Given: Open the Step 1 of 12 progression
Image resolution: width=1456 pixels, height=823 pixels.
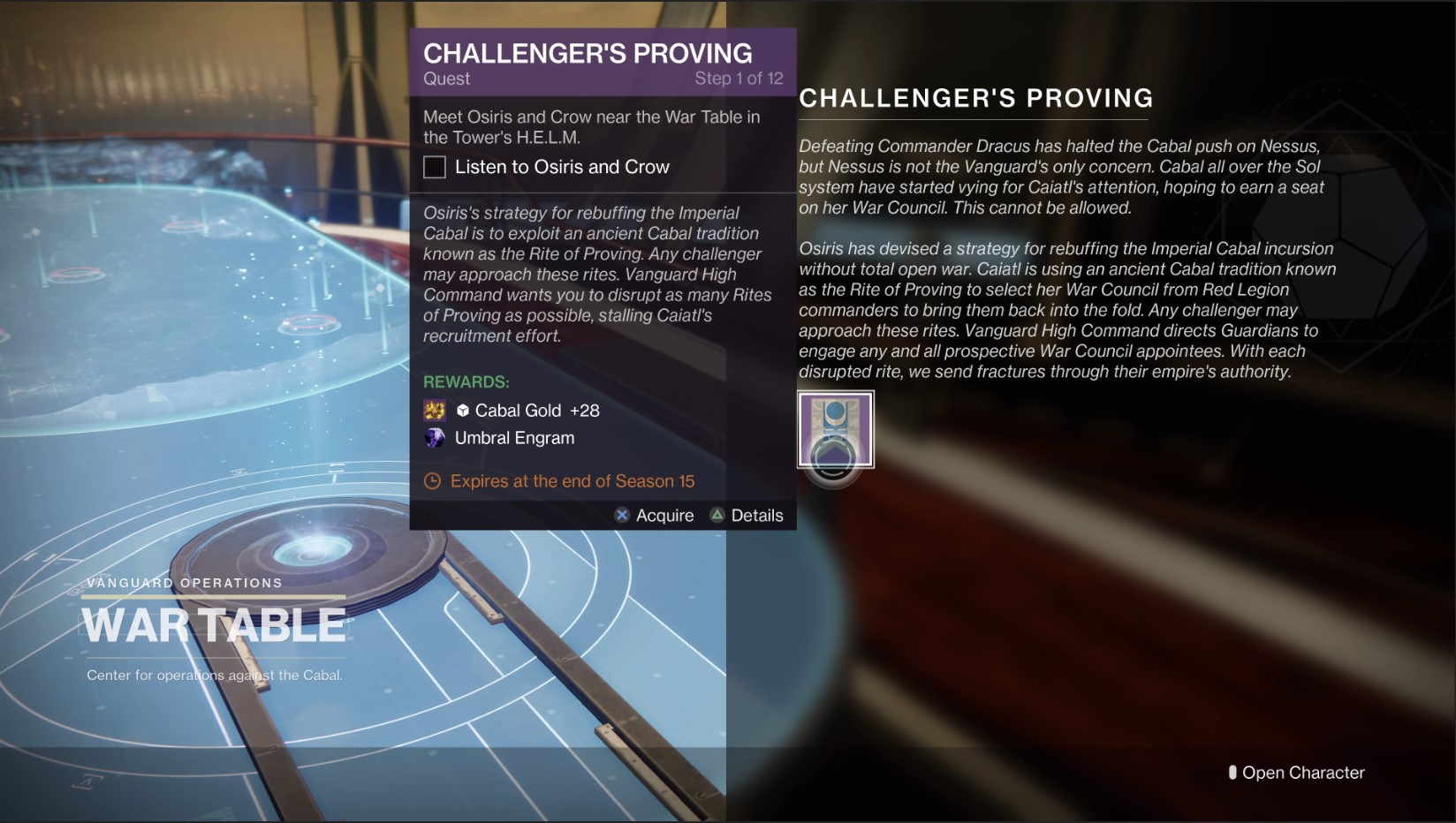Looking at the screenshot, I should pyautogui.click(x=740, y=78).
